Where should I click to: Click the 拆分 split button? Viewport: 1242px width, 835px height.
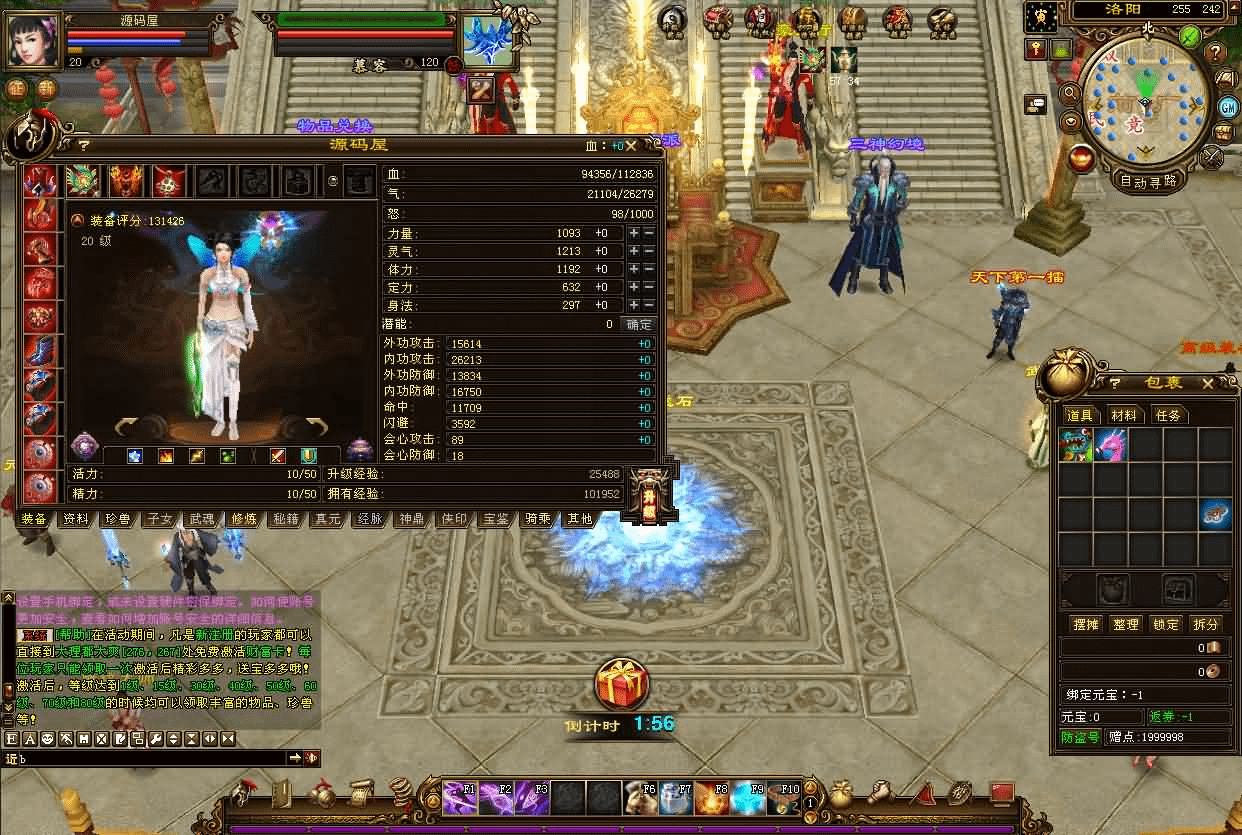pyautogui.click(x=1206, y=624)
